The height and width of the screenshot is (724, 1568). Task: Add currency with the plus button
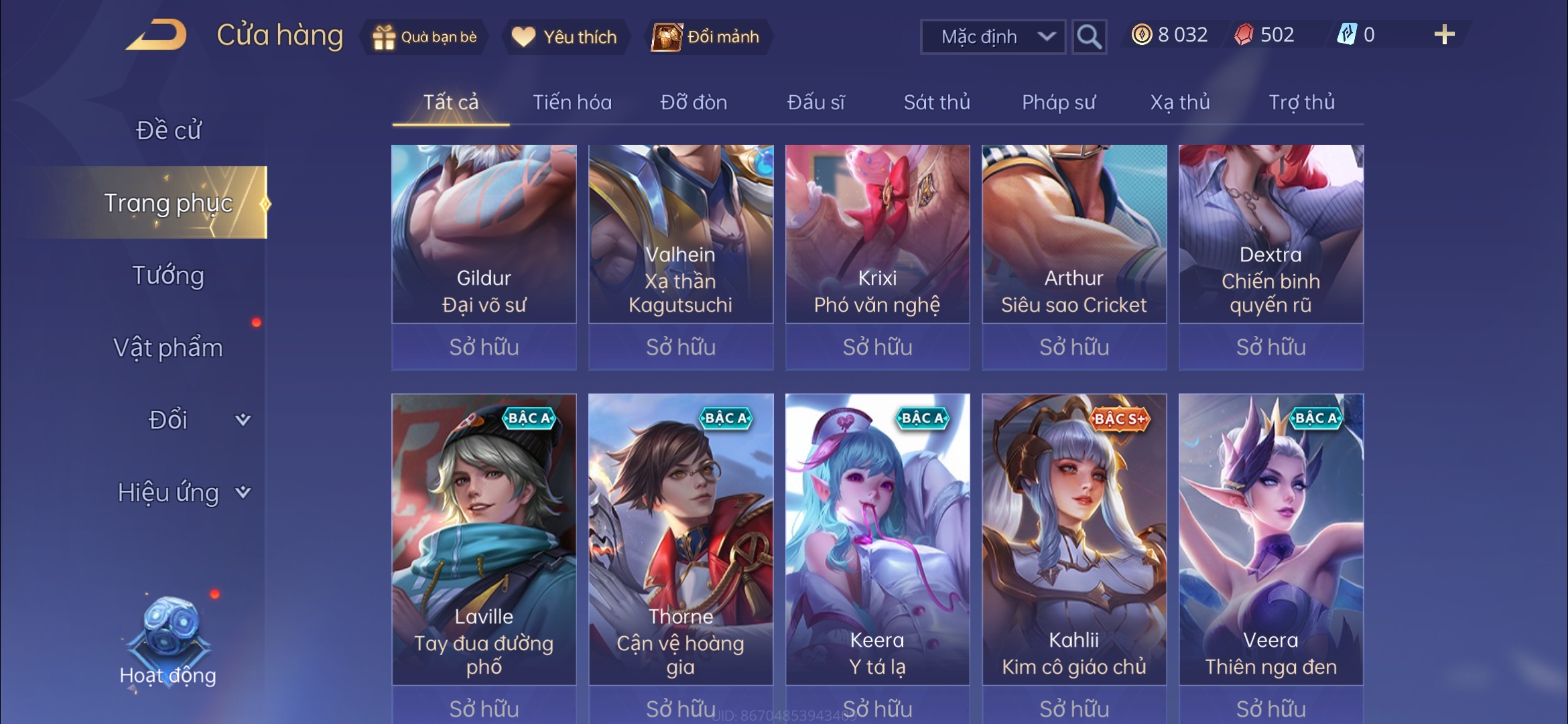click(1444, 35)
